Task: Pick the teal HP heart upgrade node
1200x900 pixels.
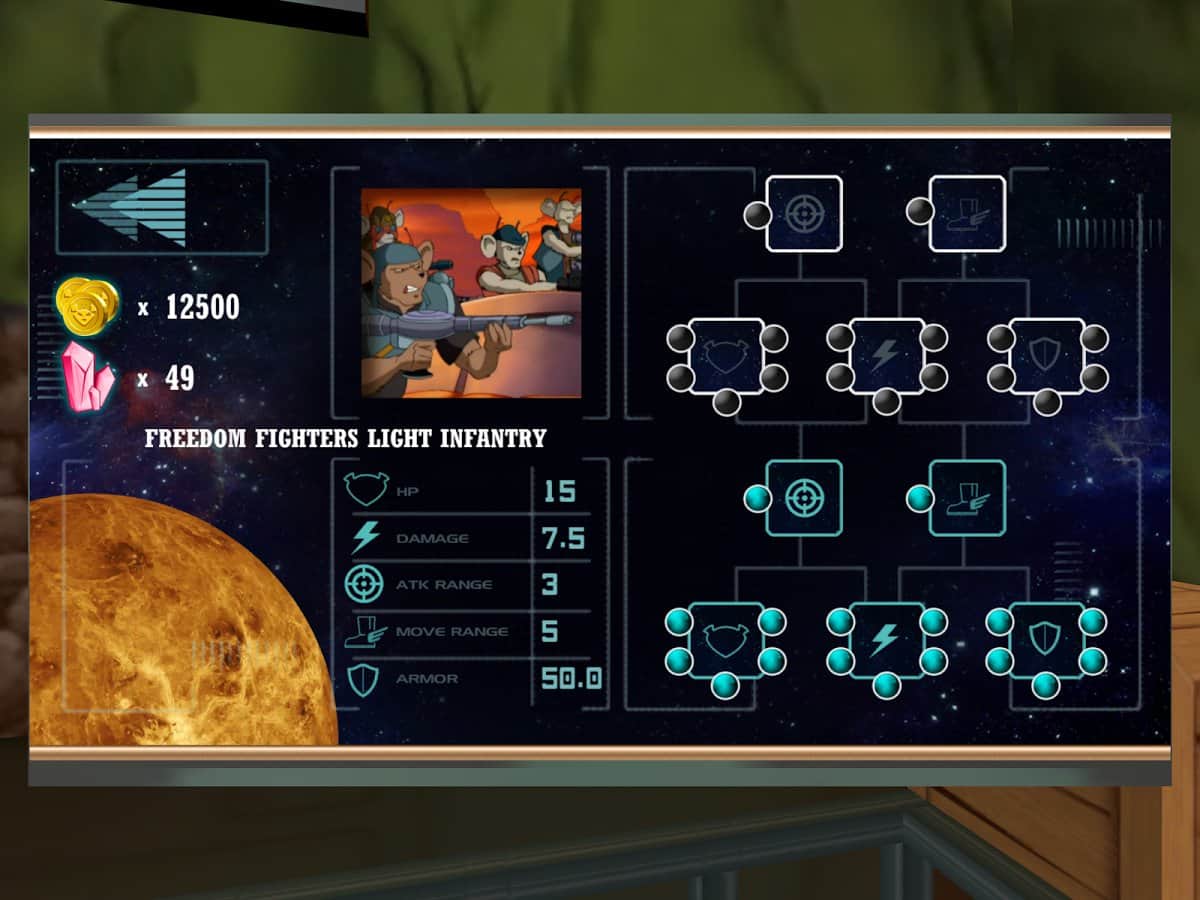Action: pyautogui.click(x=726, y=640)
